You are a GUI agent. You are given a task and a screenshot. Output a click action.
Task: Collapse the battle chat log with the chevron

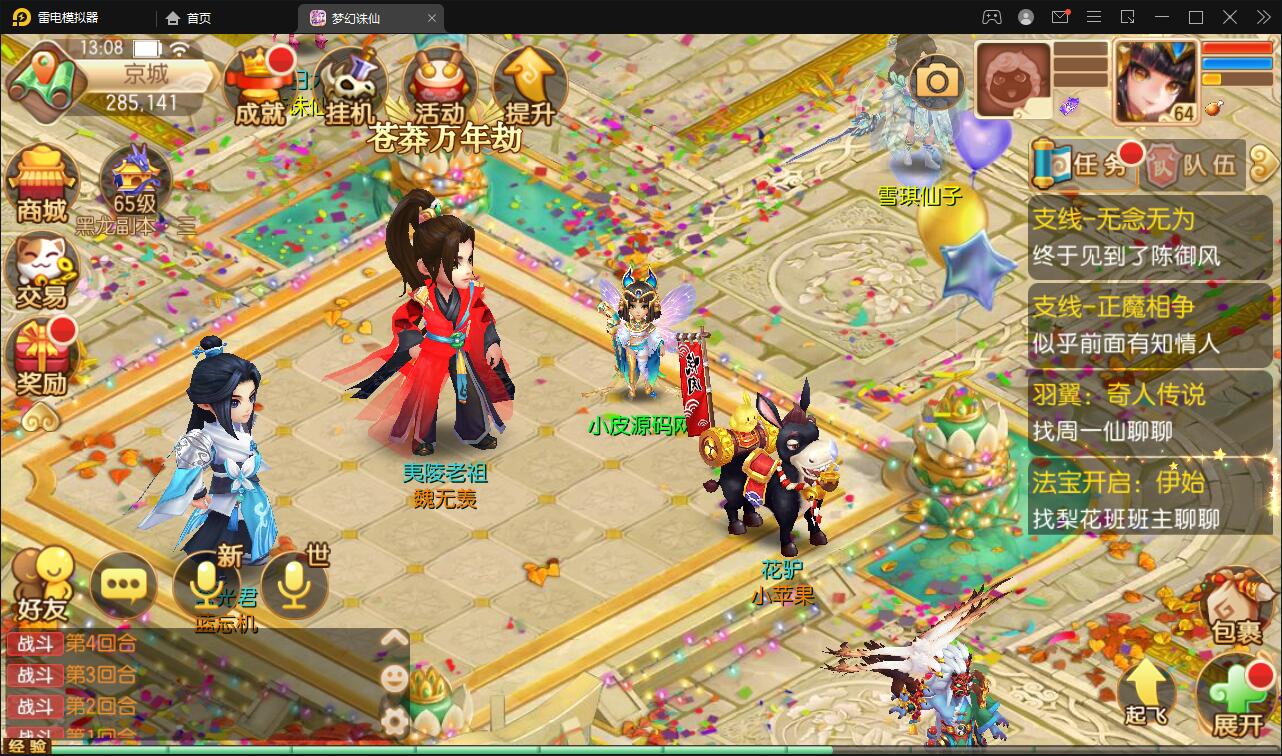pyautogui.click(x=395, y=636)
